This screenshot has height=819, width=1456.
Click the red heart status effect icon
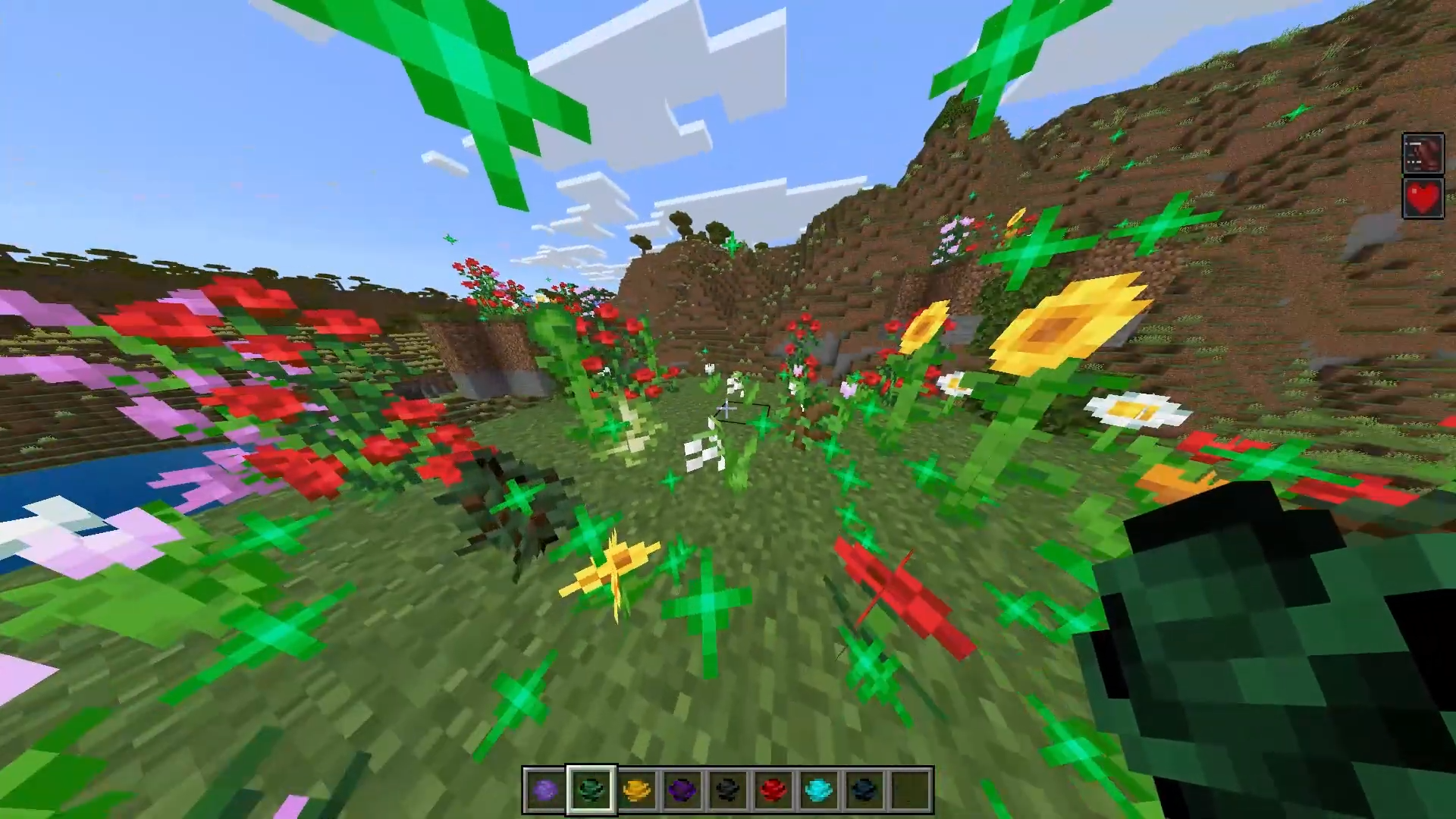tap(1423, 199)
